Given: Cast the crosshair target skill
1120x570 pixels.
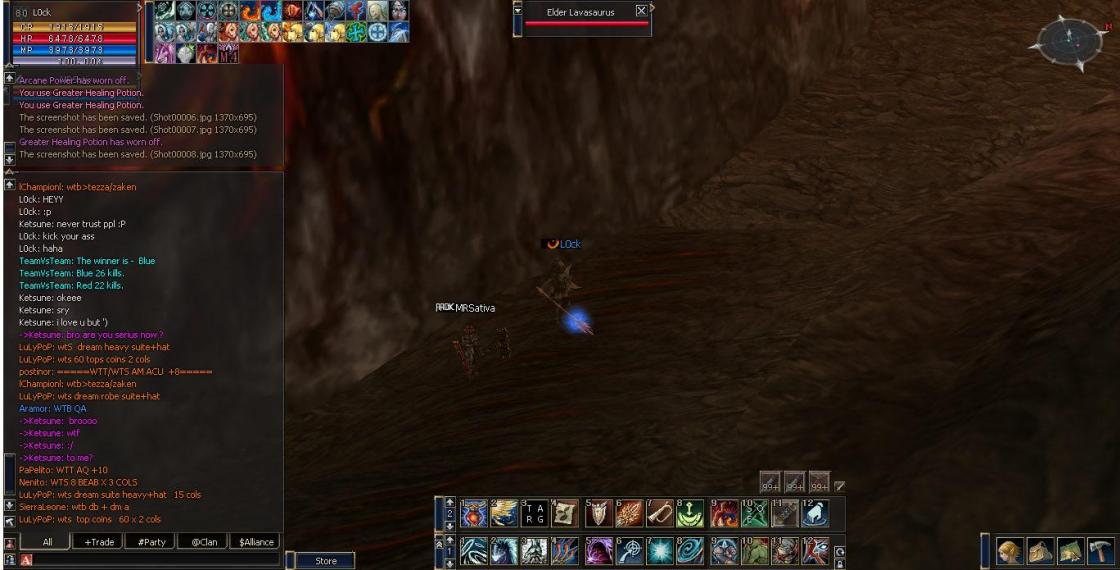Looking at the screenshot, I should pyautogui.click(x=630, y=551).
